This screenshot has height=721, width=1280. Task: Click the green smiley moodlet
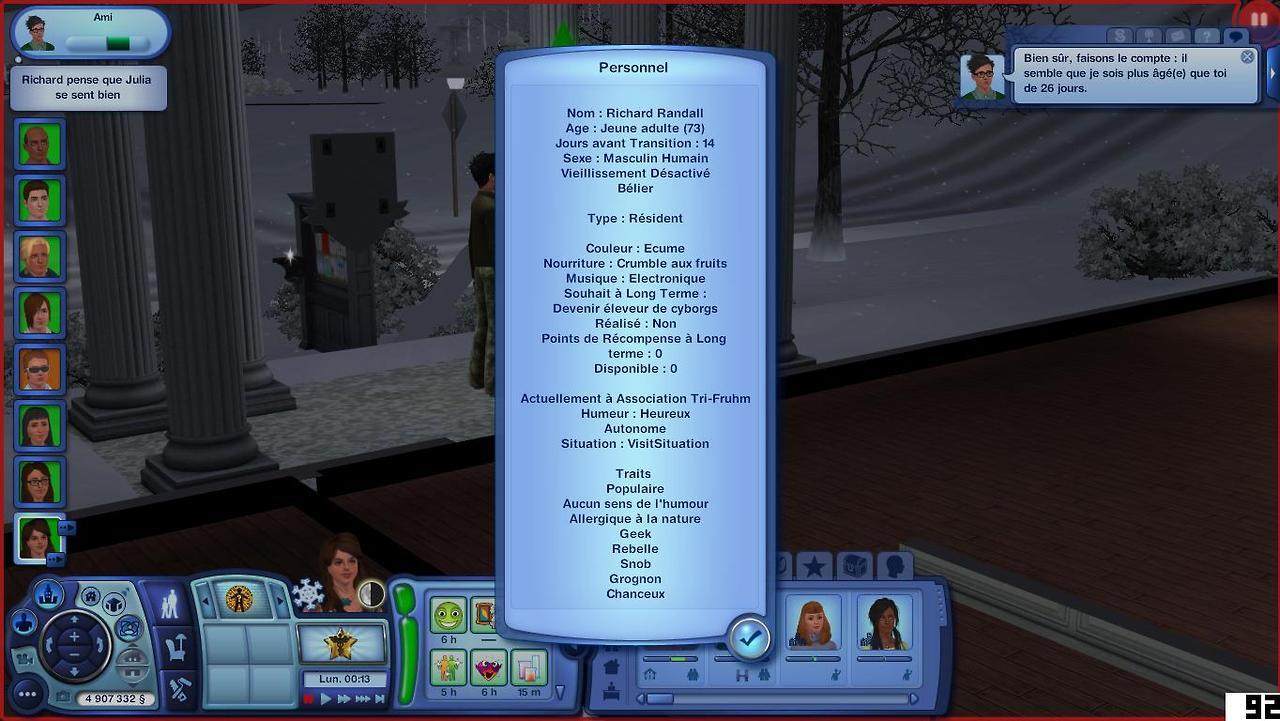[449, 615]
